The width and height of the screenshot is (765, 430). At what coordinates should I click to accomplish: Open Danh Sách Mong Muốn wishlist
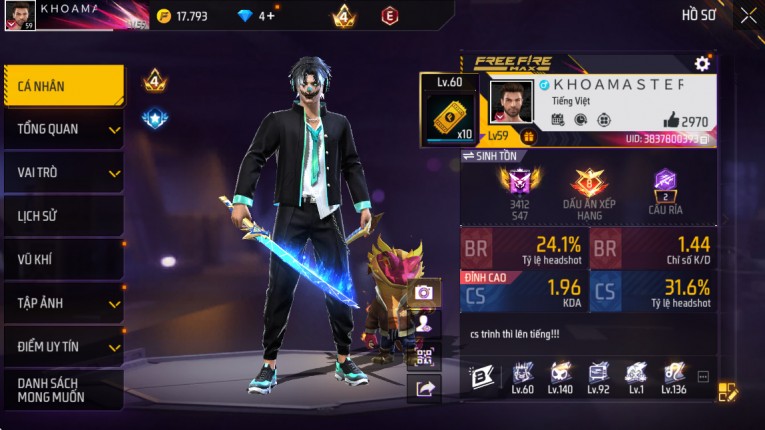(x=63, y=390)
